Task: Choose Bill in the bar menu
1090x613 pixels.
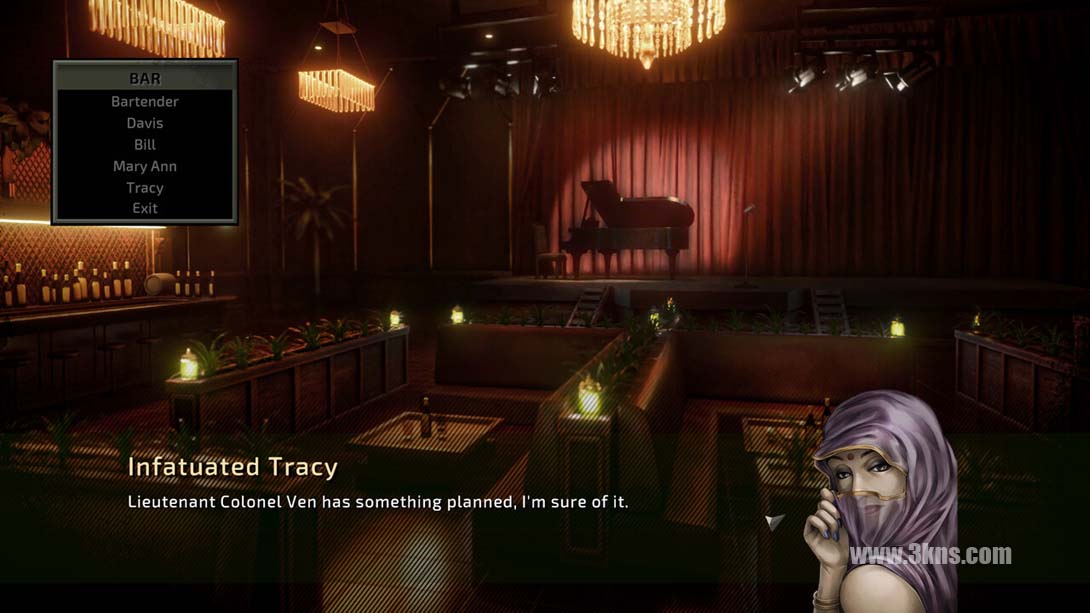Action: tap(145, 145)
